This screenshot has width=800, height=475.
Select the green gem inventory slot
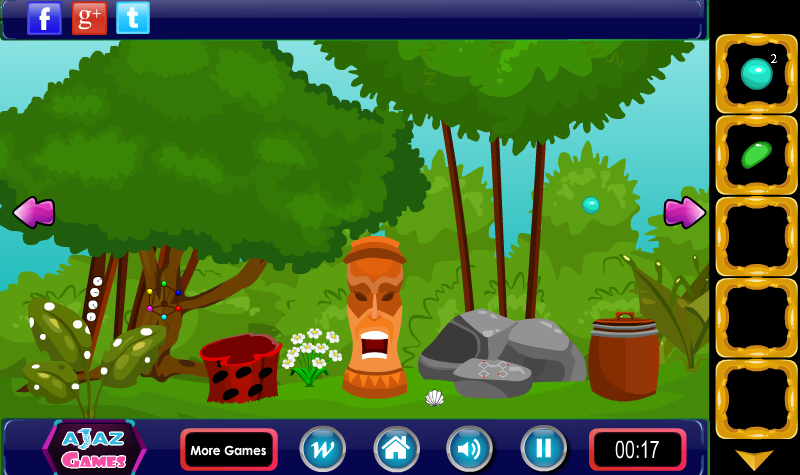(x=756, y=155)
